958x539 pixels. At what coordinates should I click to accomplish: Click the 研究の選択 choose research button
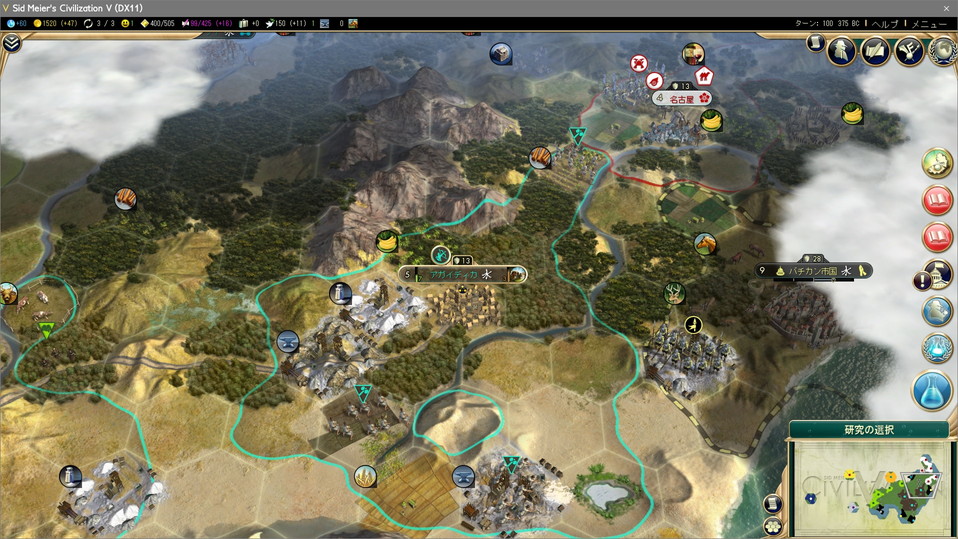point(868,430)
